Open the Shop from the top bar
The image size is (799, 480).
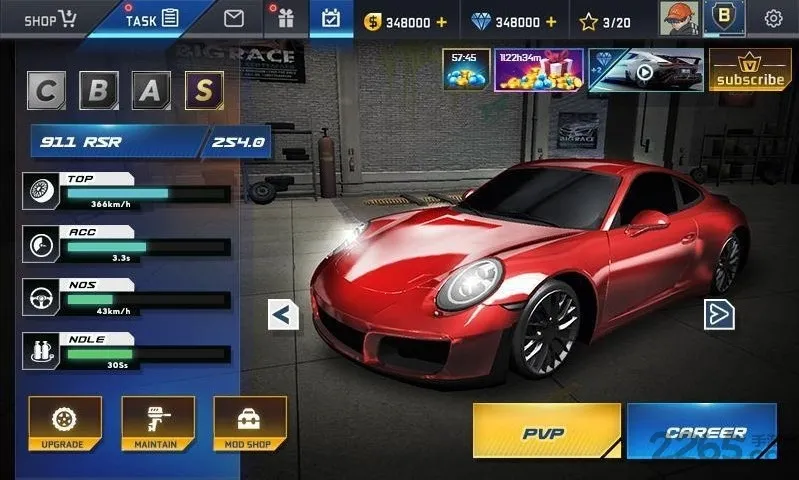pyautogui.click(x=50, y=19)
